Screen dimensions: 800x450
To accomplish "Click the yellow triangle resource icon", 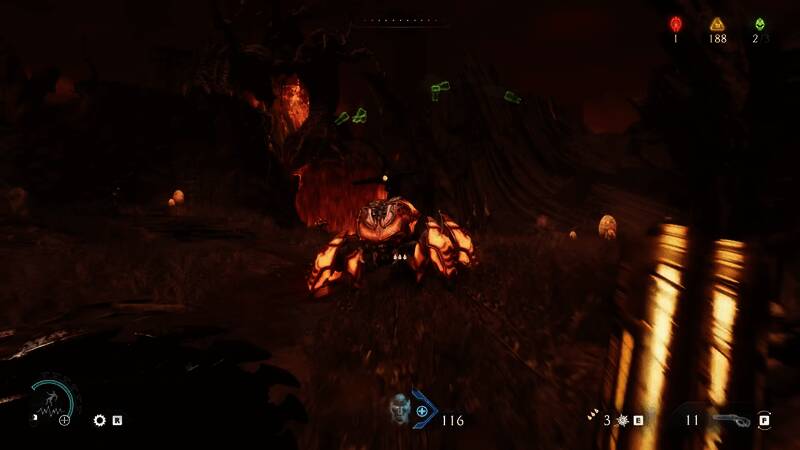I will (716, 24).
